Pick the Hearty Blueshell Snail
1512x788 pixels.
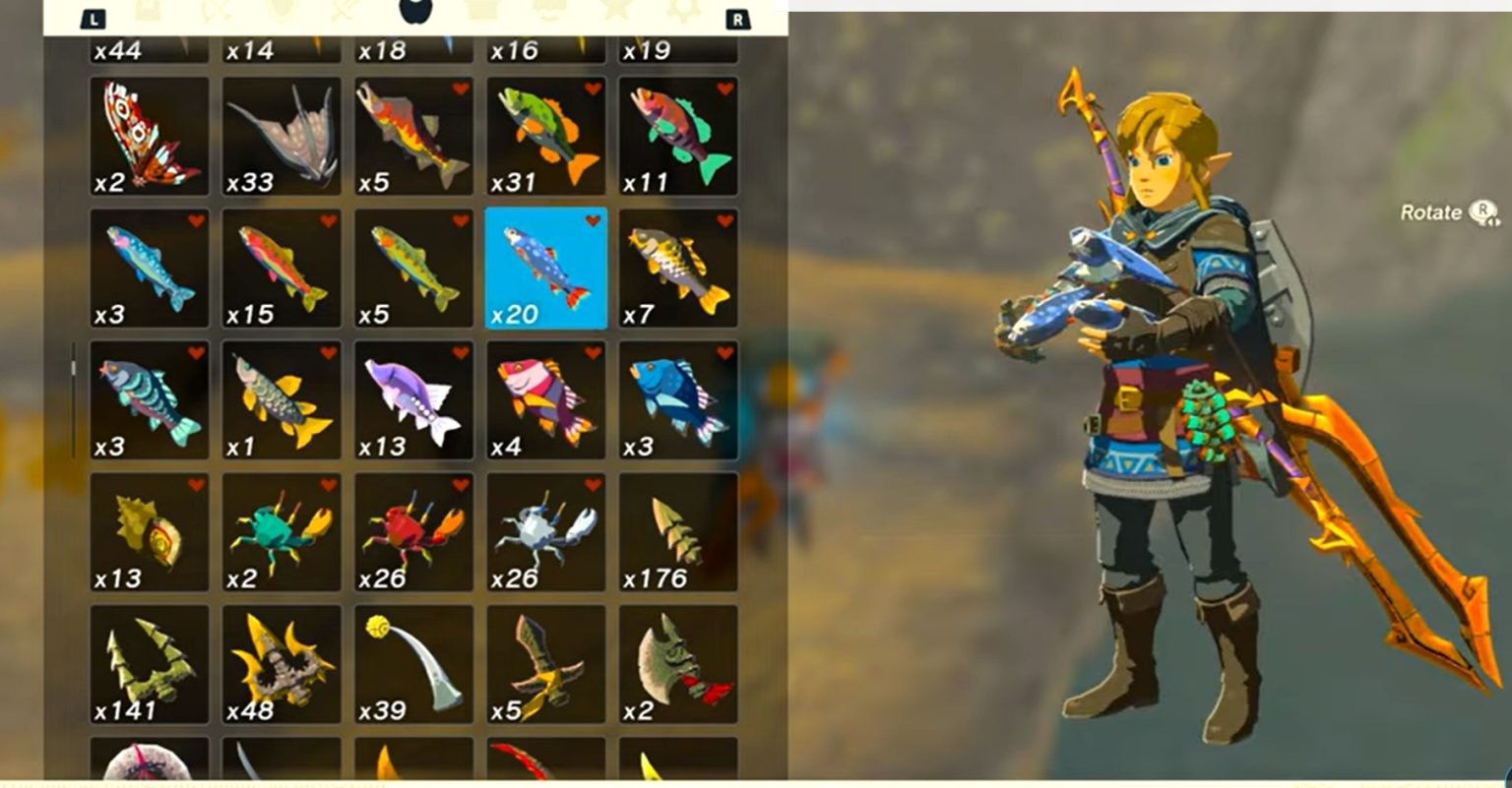click(x=148, y=531)
